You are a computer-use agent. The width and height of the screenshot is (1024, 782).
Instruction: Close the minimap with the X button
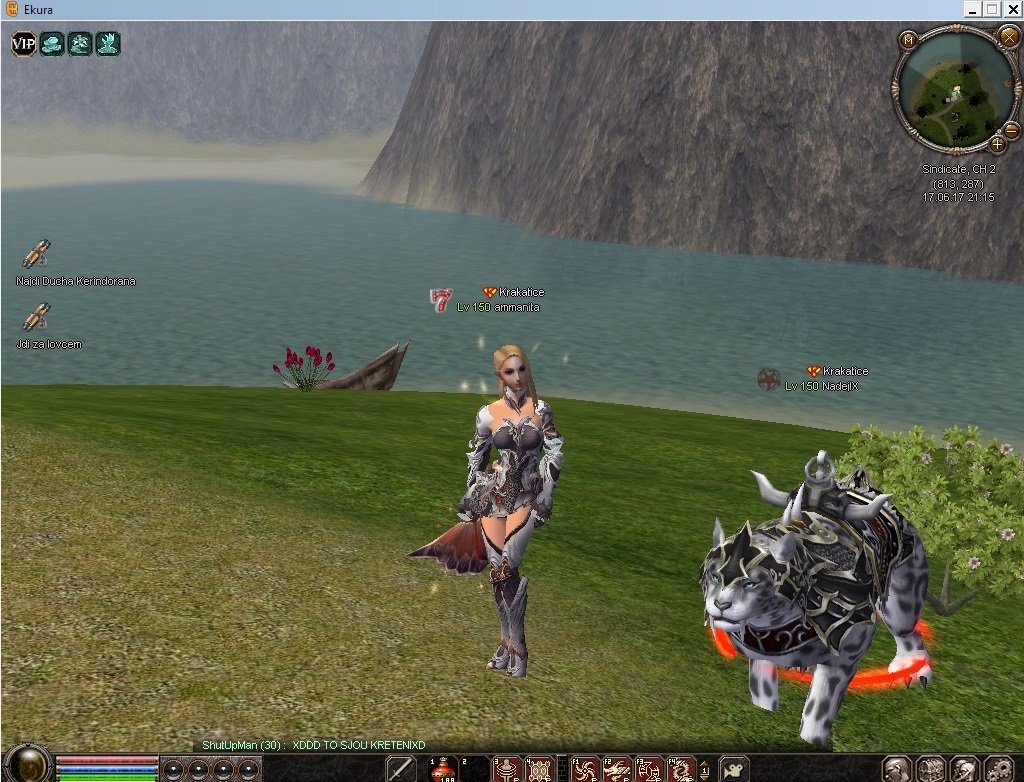click(1008, 37)
